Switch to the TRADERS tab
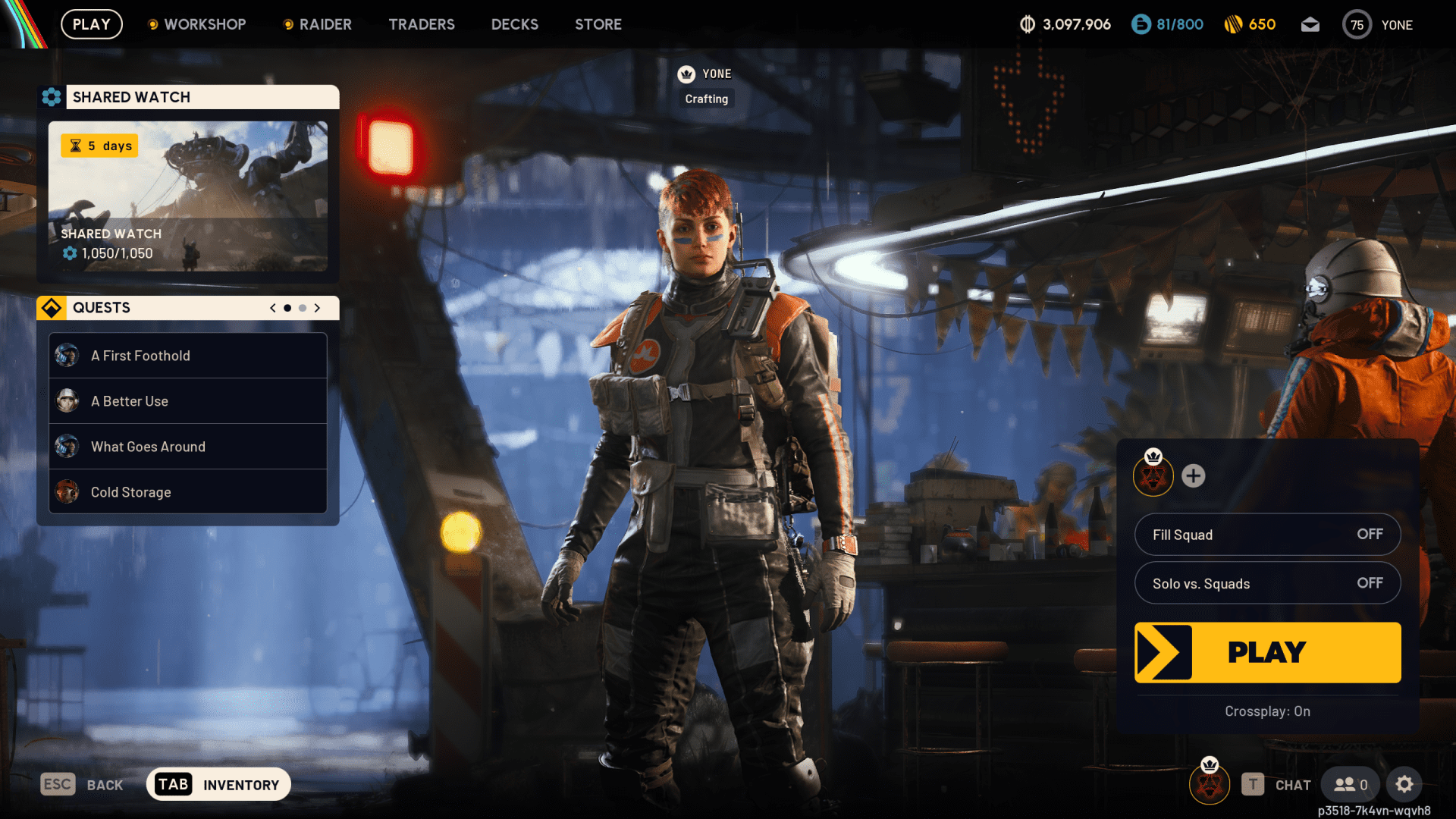This screenshot has height=819, width=1456. pos(422,24)
